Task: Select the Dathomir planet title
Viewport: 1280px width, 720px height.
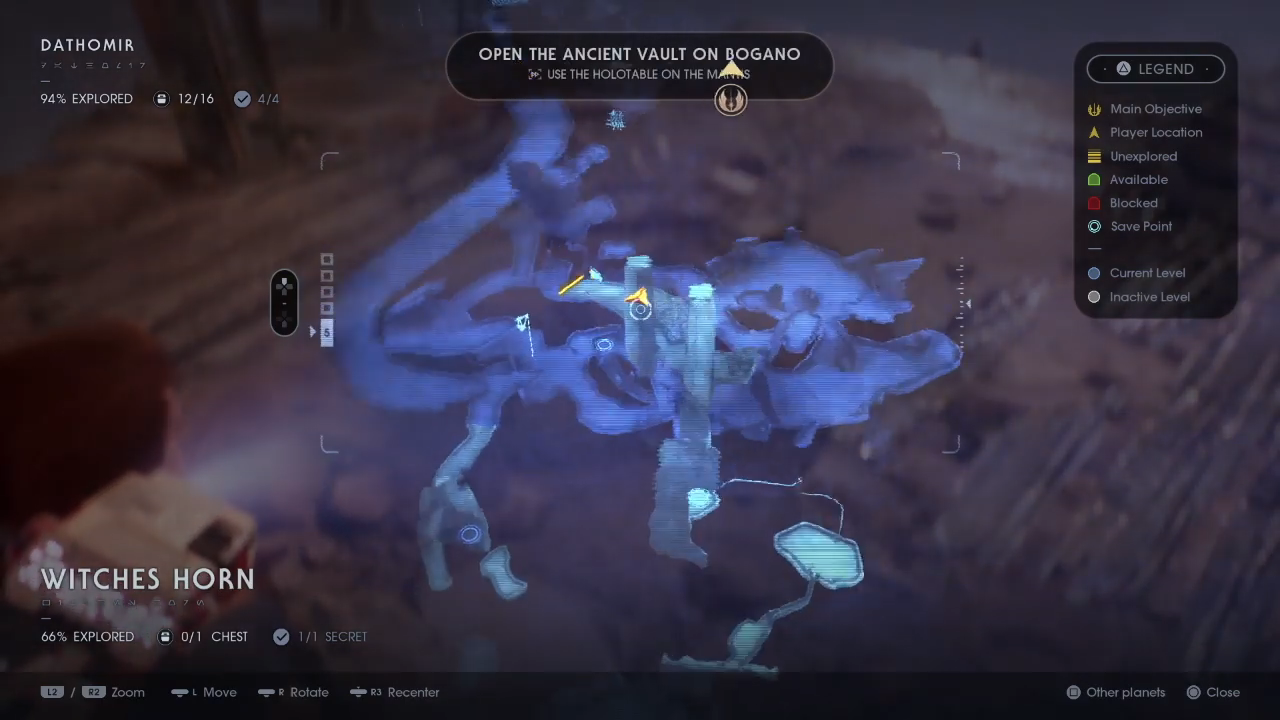Action: (x=87, y=45)
